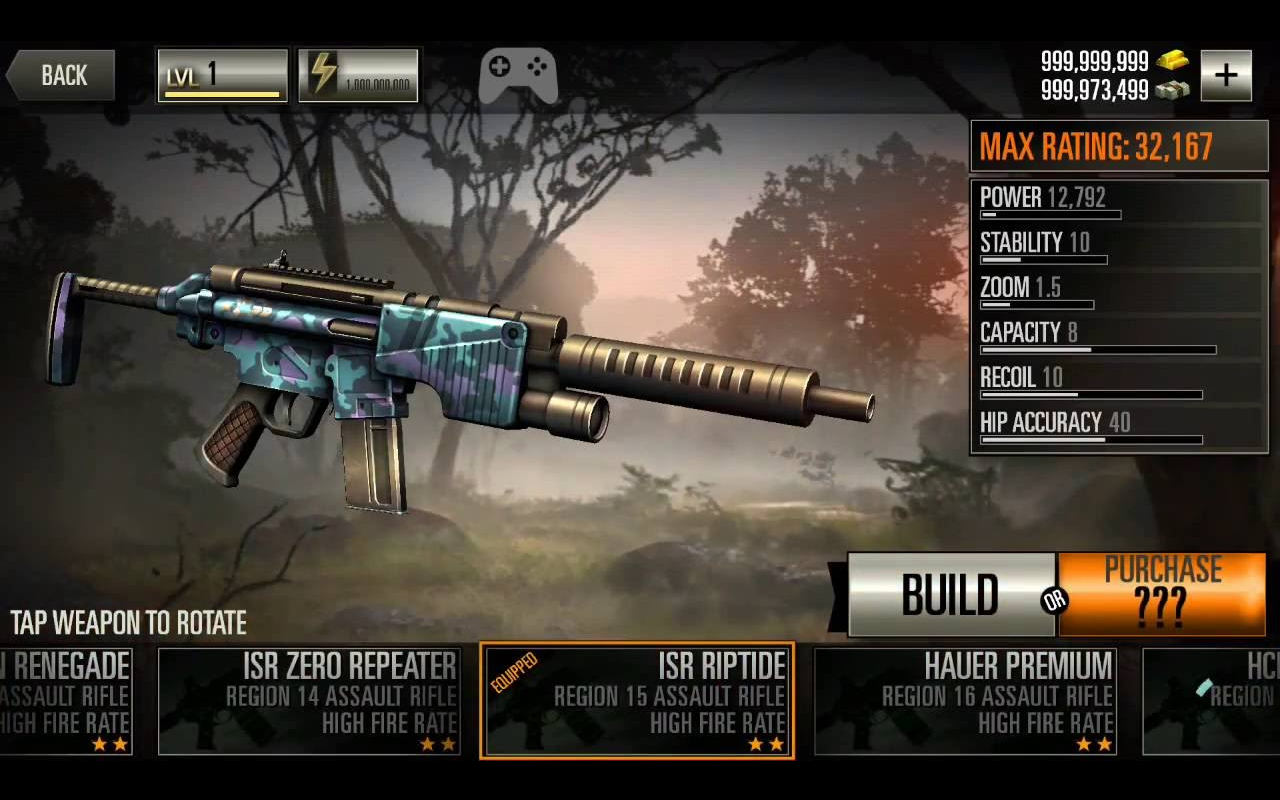Build the ISR Riptide weapon
Screen dimensions: 1280x800
pyautogui.click(x=949, y=595)
